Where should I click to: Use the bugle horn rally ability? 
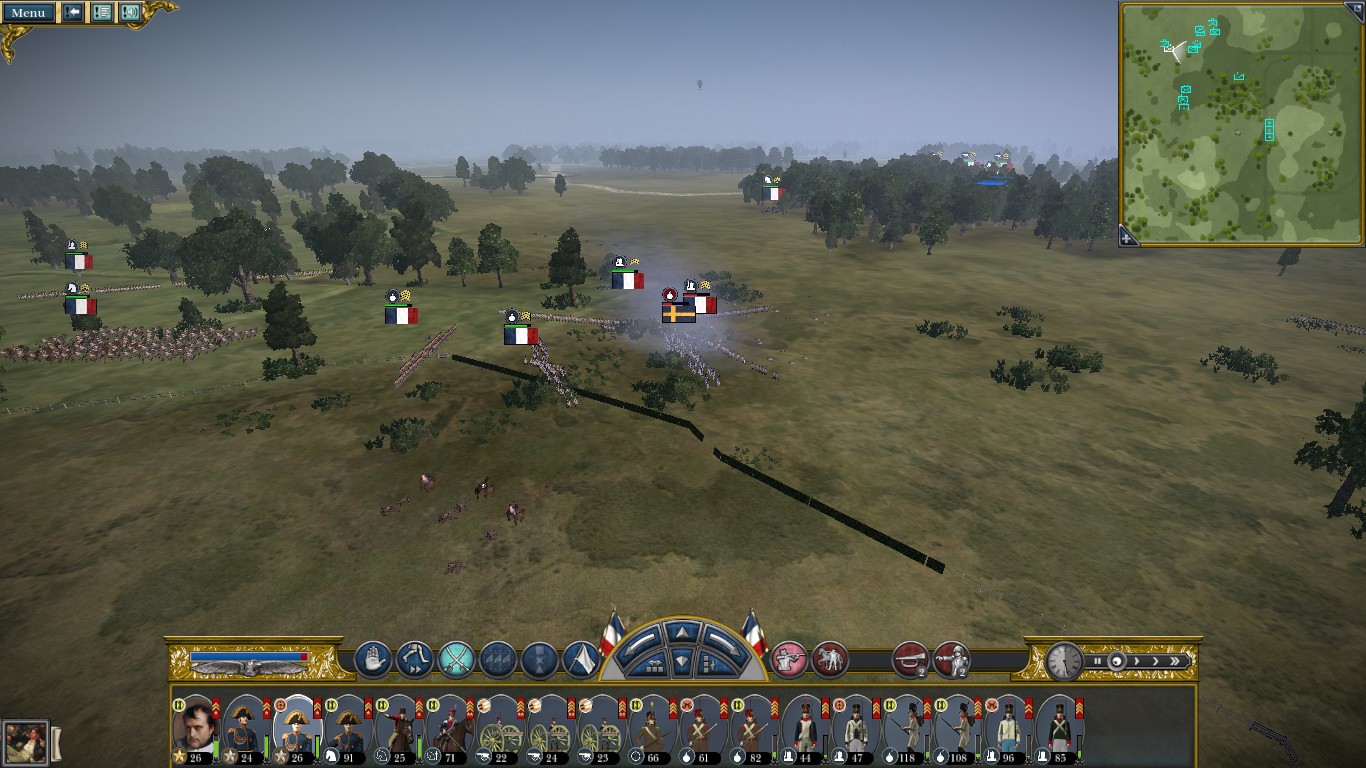(x=910, y=660)
